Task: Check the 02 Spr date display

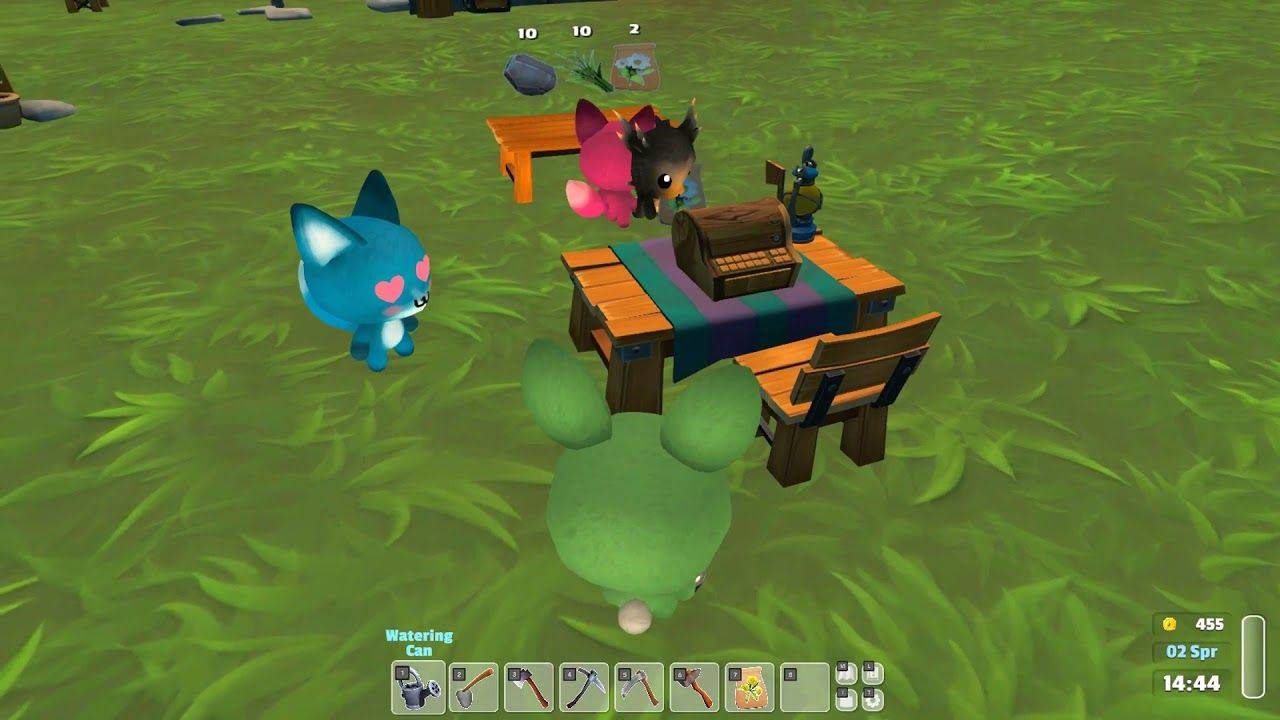Action: [x=1191, y=653]
